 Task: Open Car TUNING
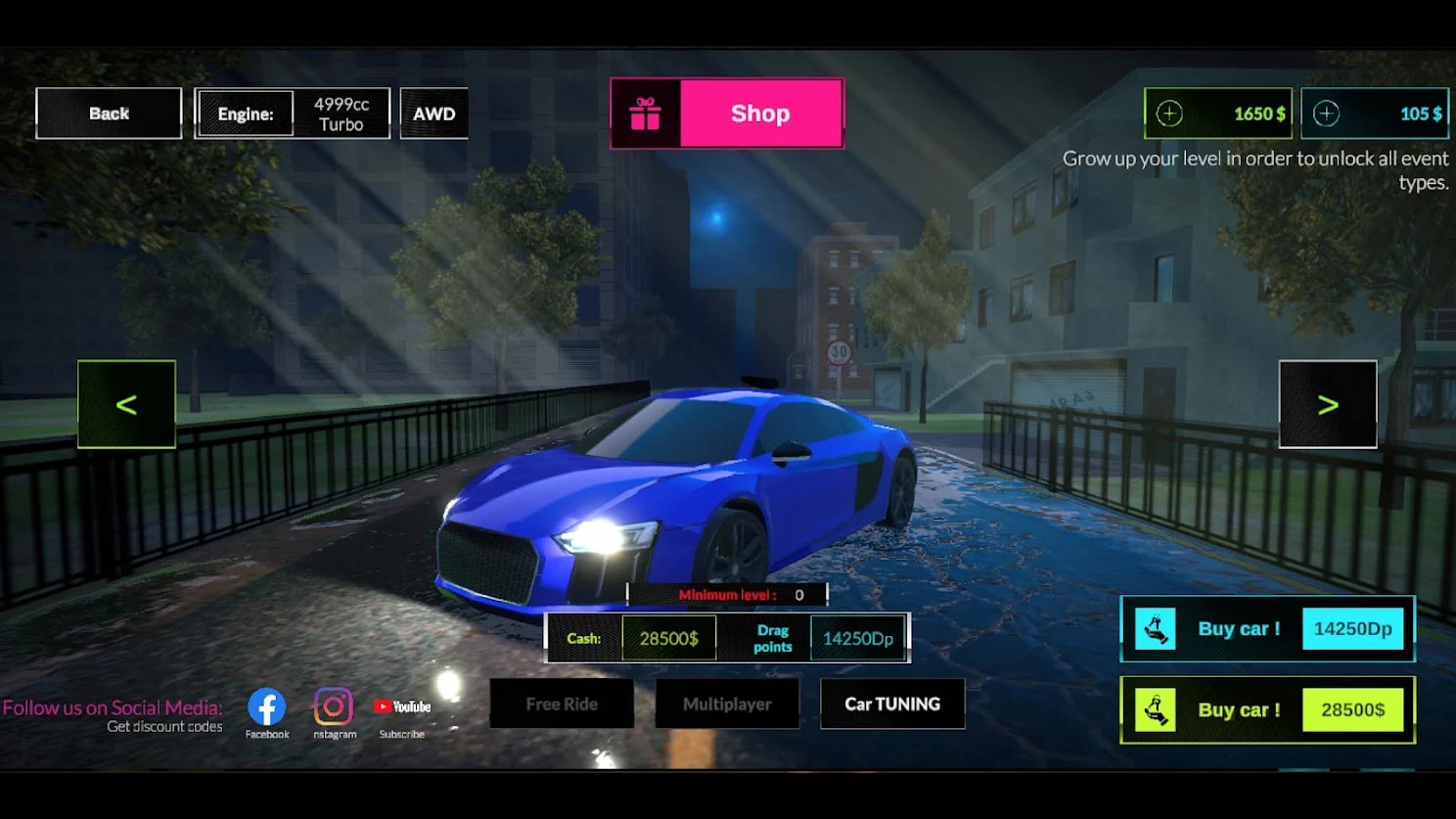(x=892, y=704)
